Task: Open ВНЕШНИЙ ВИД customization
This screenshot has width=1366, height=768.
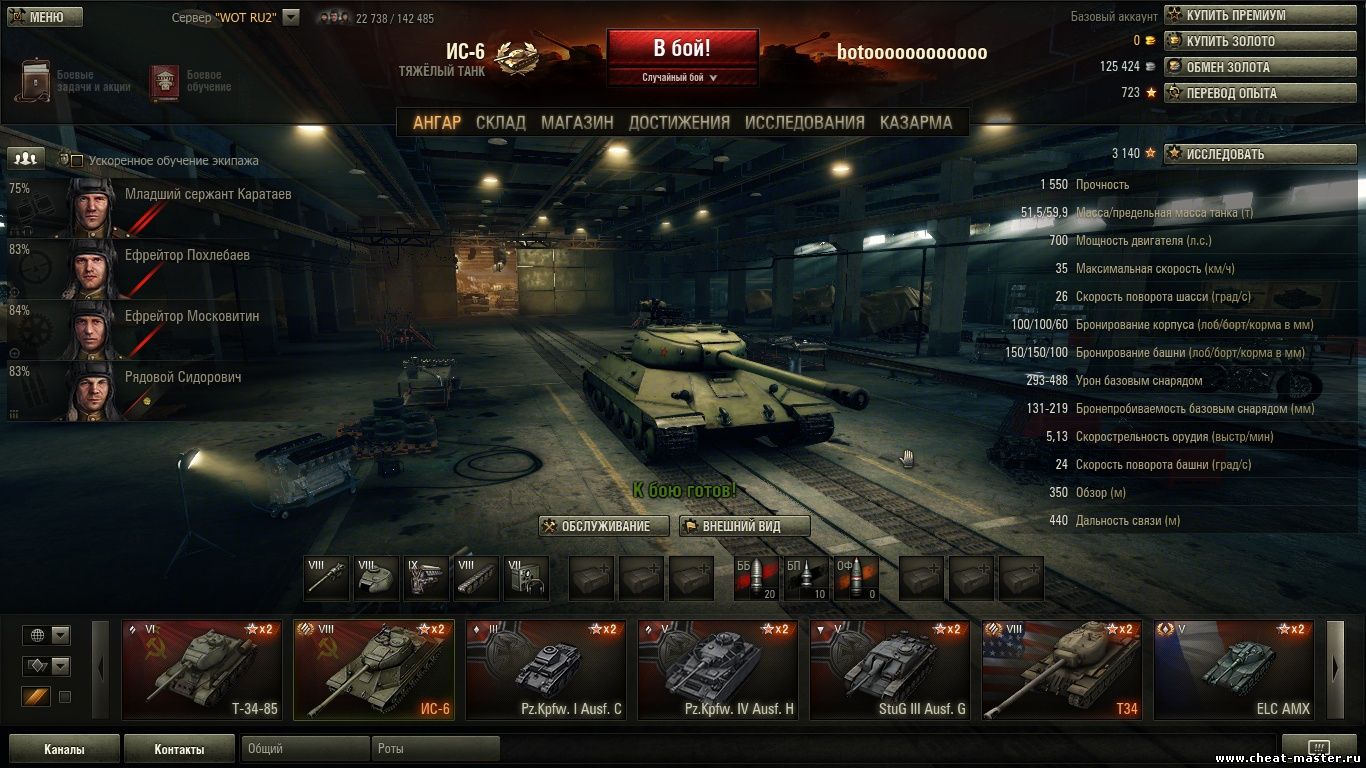Action: pos(744,526)
